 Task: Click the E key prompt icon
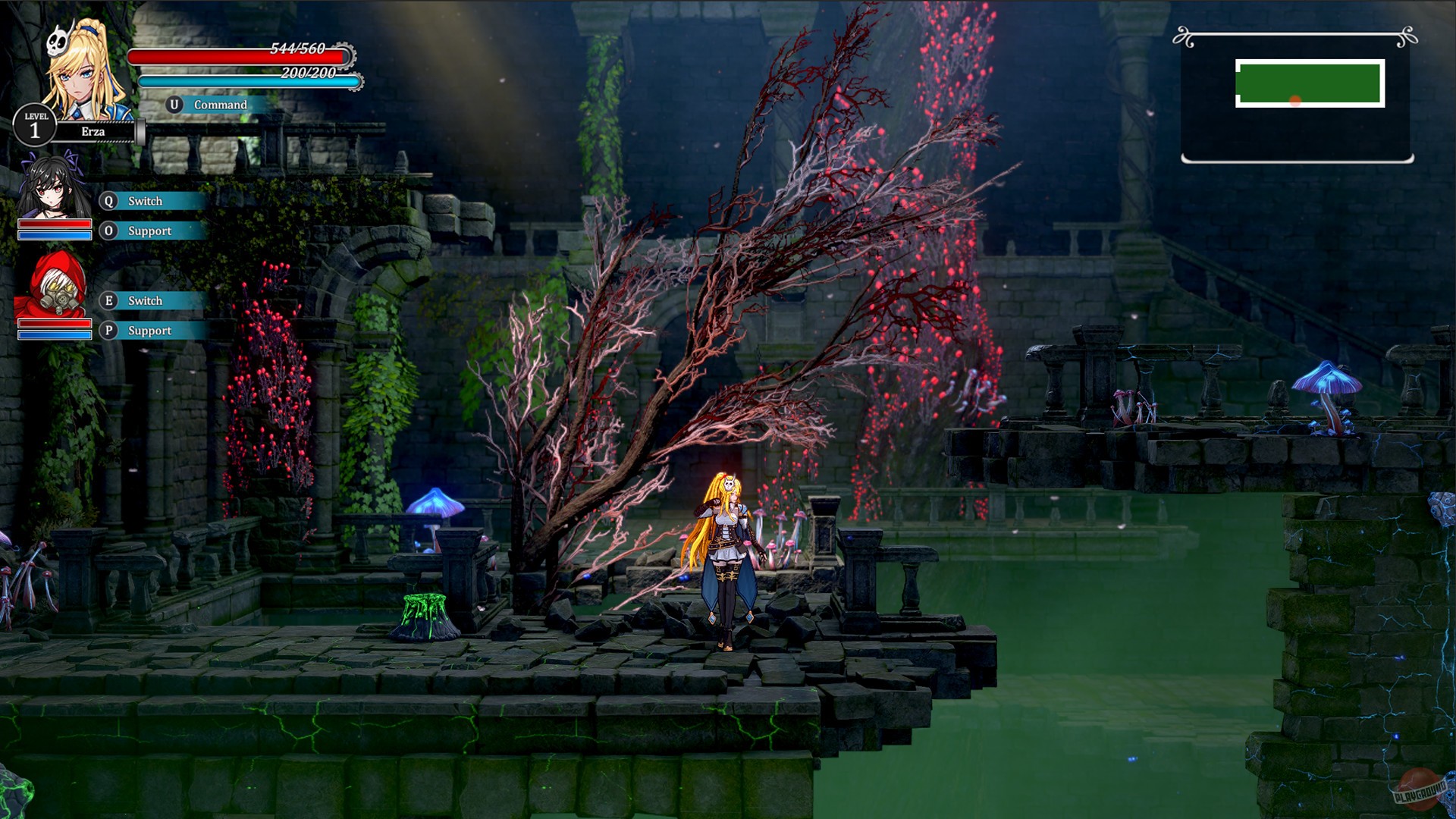pos(108,301)
